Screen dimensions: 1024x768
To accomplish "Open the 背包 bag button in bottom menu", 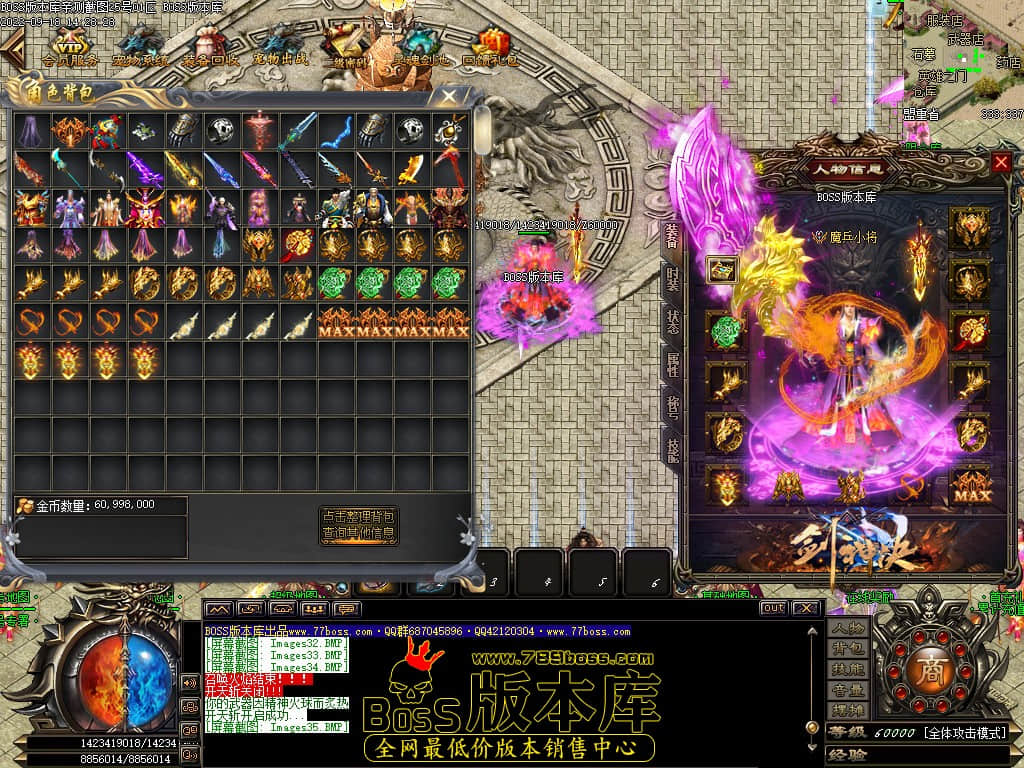I will [846, 649].
